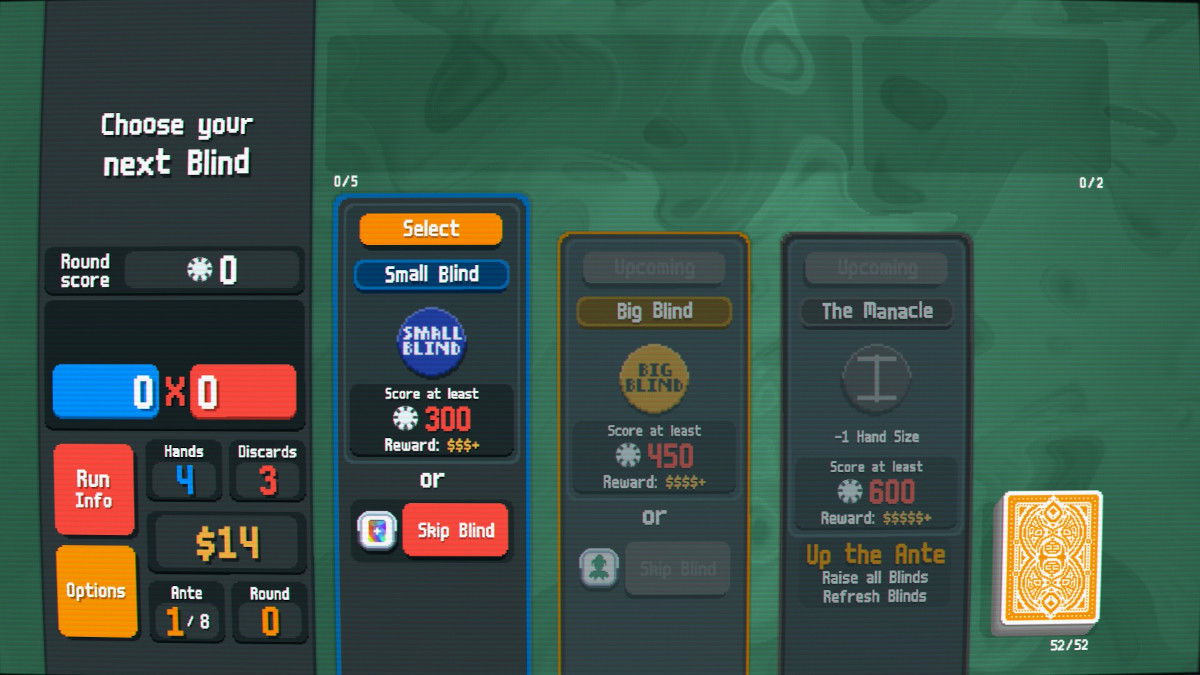Skip the Small Blind
Screen dimensions: 1200x675
click(x=455, y=530)
